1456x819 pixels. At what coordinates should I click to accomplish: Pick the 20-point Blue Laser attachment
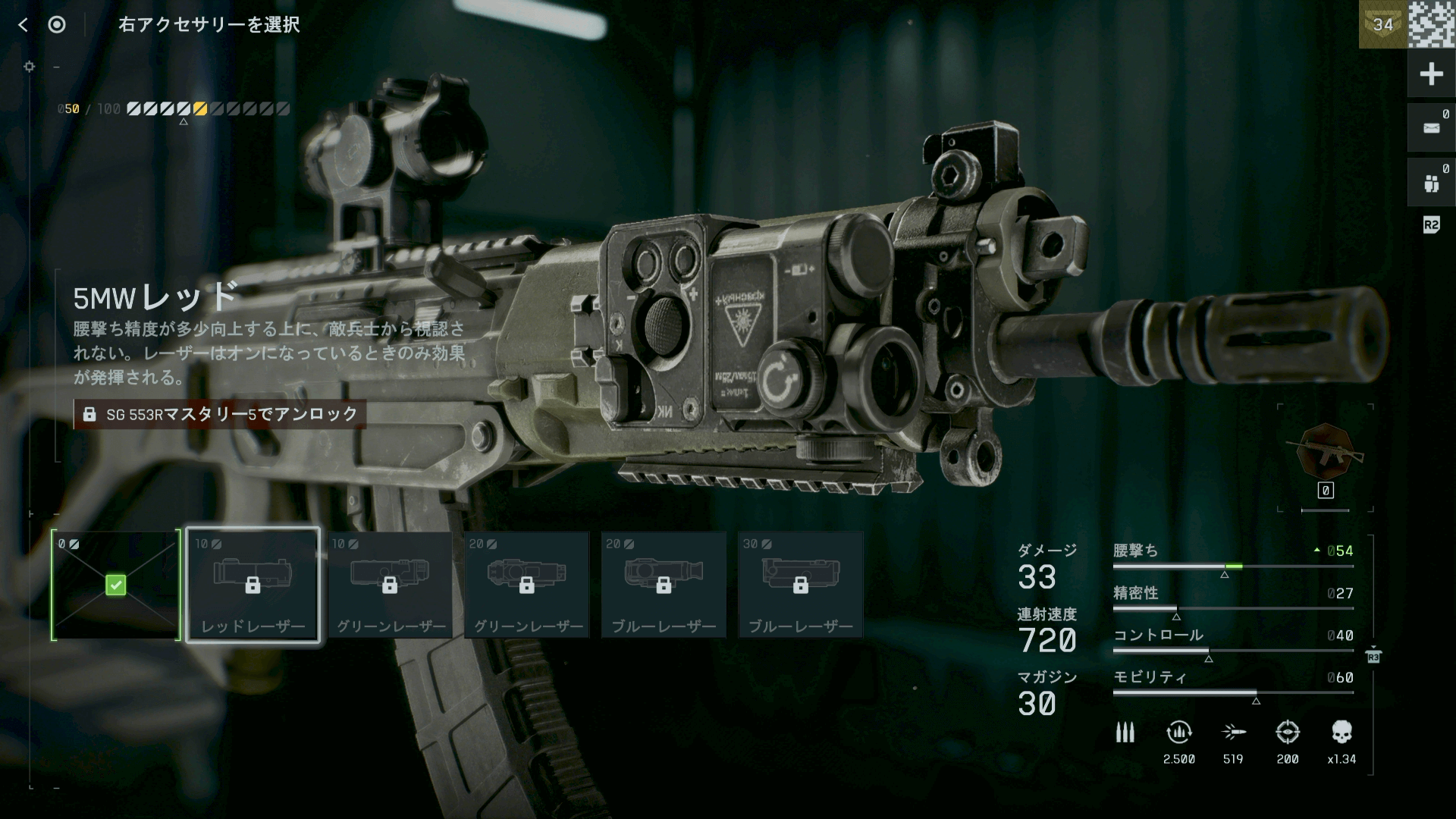(x=664, y=585)
